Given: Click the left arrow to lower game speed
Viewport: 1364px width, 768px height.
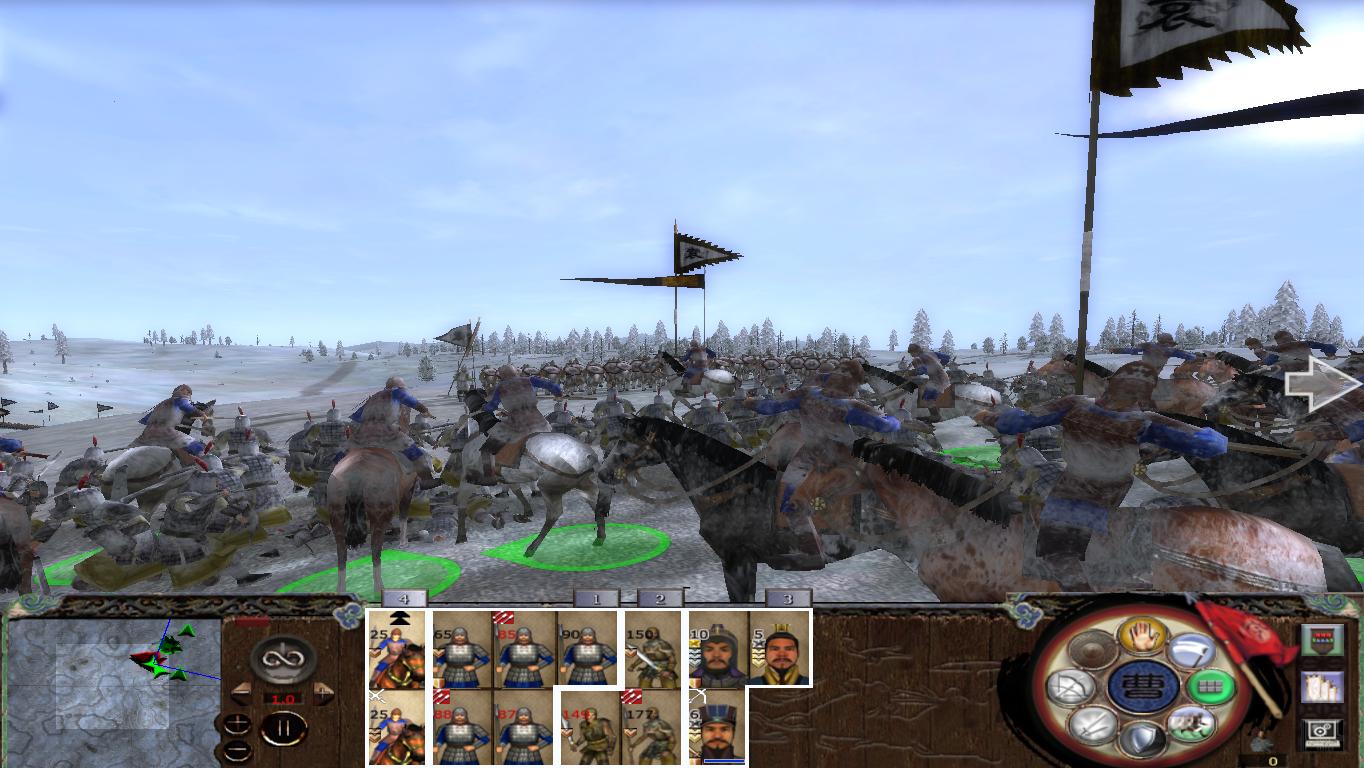Looking at the screenshot, I should coord(242,693).
